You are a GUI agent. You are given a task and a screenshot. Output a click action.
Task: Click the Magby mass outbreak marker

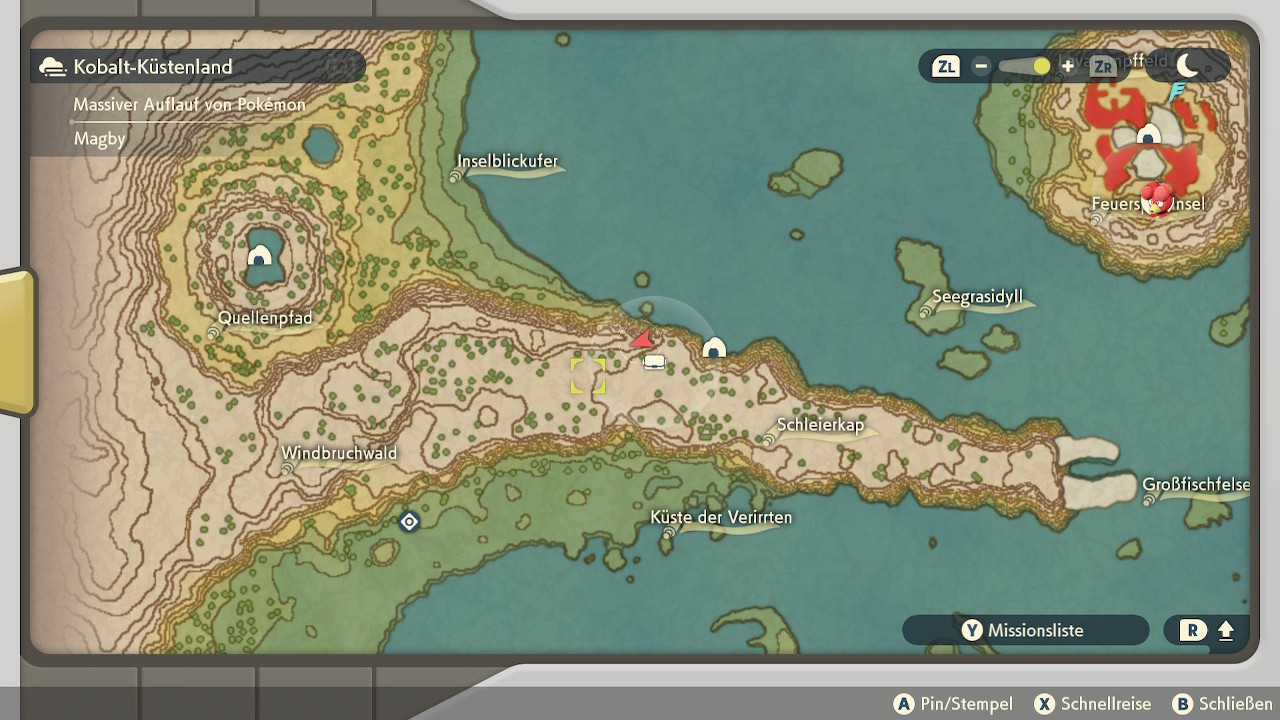pyautogui.click(x=1157, y=197)
